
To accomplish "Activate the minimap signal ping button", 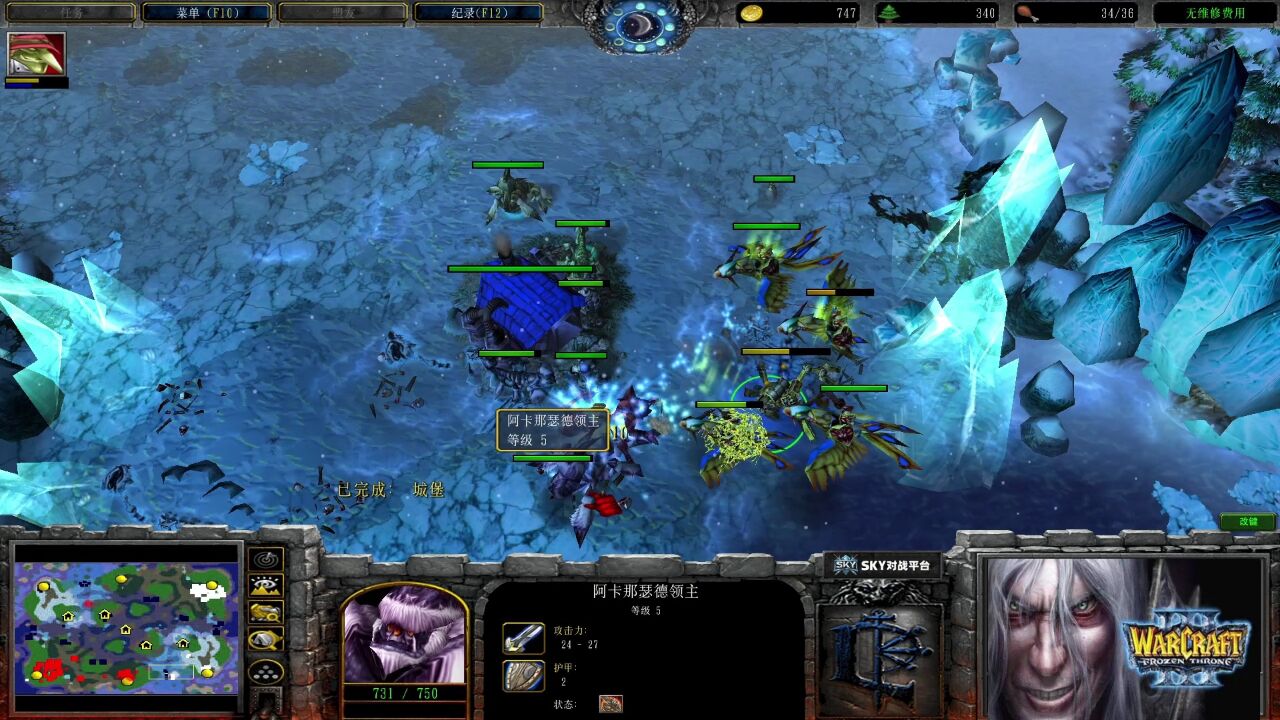I will [x=266, y=560].
